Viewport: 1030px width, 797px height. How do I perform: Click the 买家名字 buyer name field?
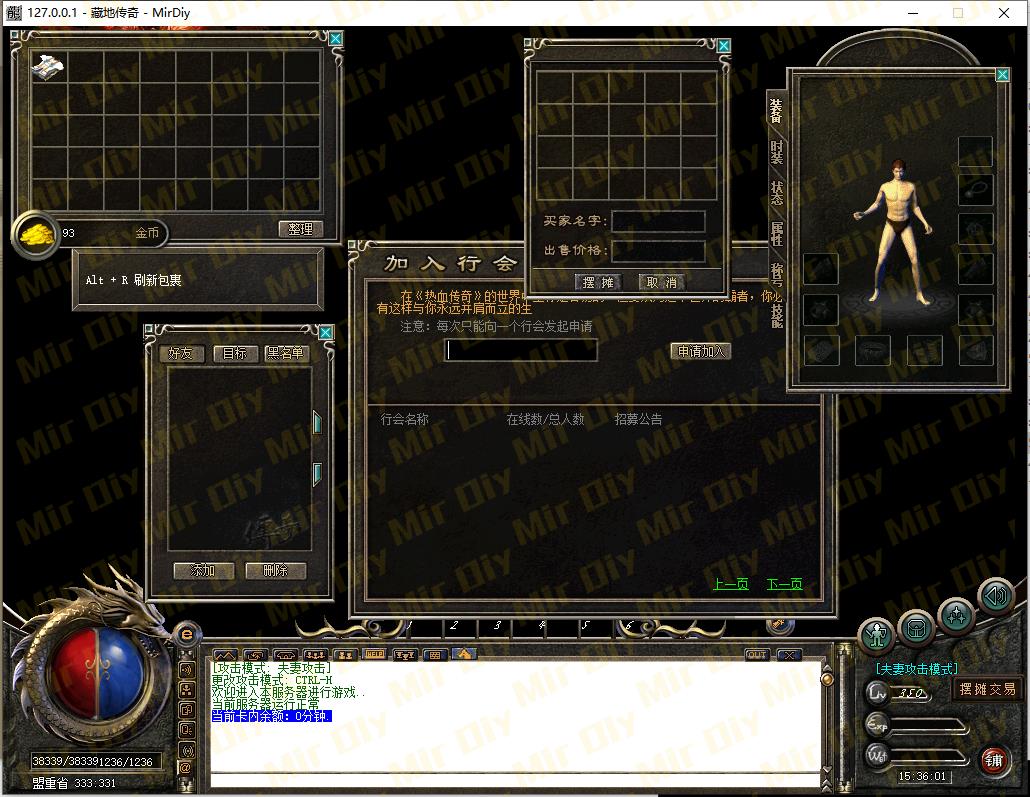coord(658,221)
